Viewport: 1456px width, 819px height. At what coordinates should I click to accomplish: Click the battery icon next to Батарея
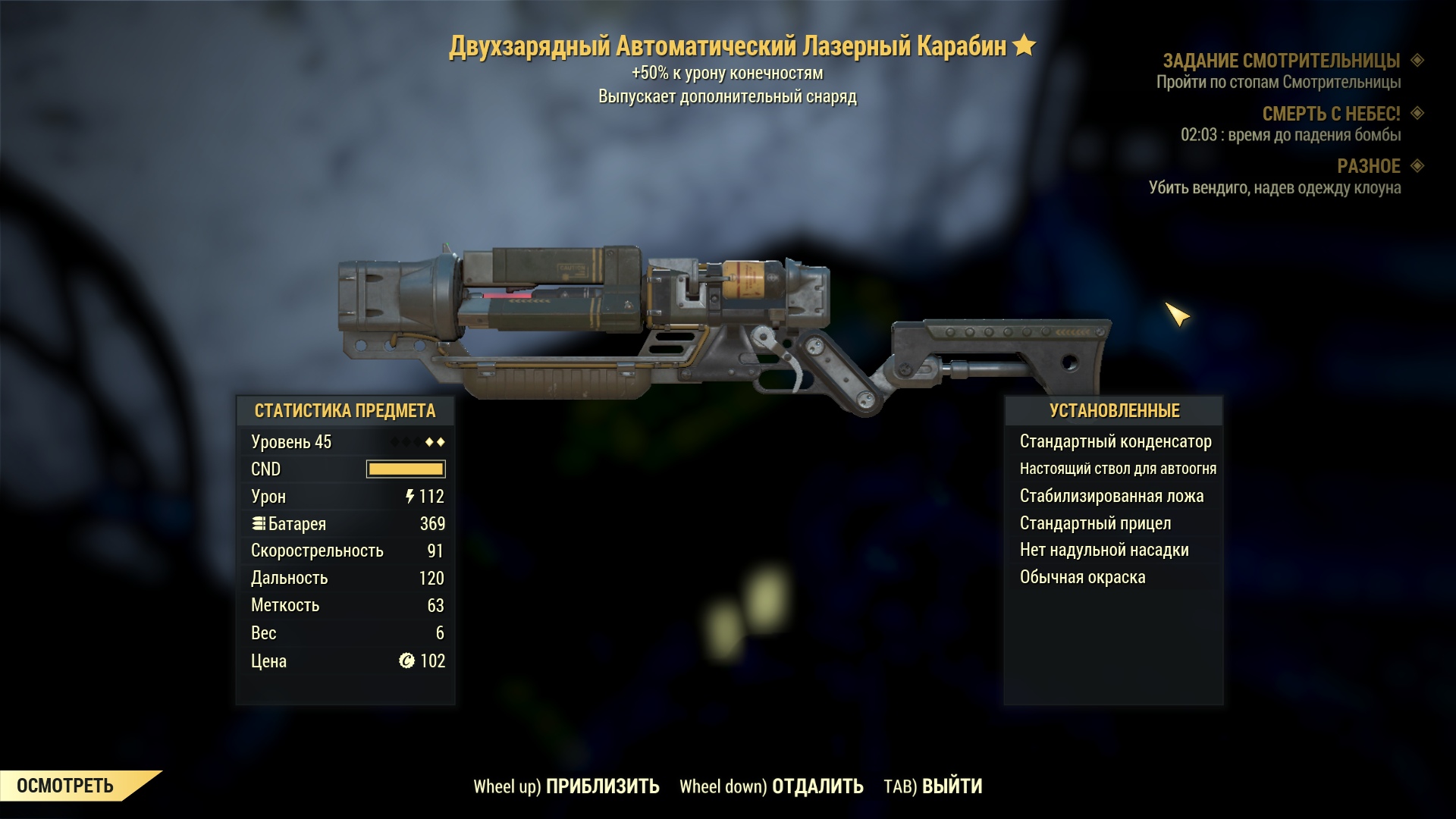[259, 523]
